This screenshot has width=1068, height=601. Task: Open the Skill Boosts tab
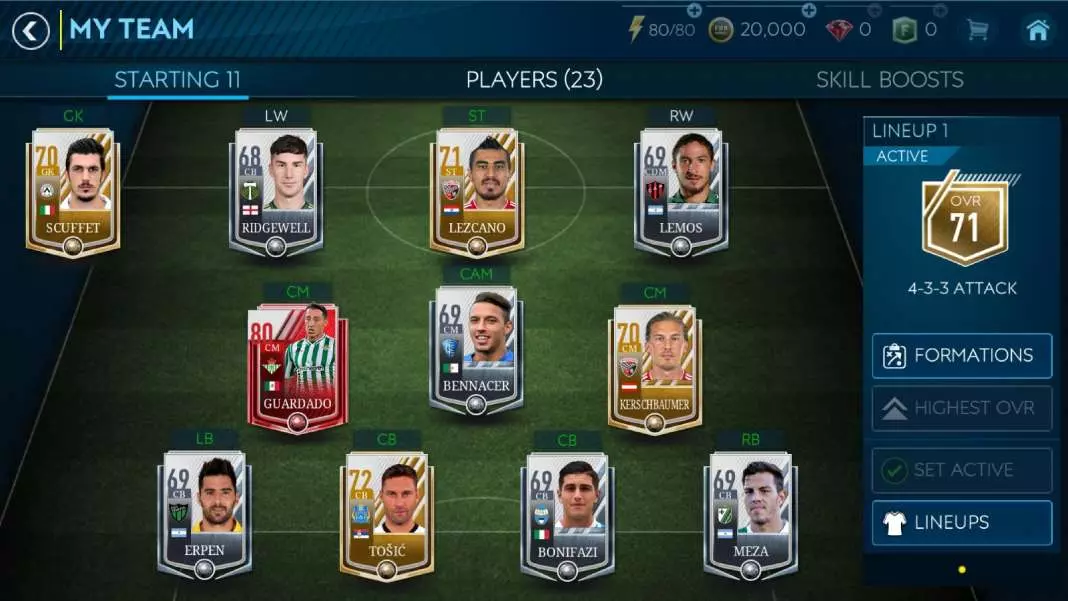click(x=889, y=80)
